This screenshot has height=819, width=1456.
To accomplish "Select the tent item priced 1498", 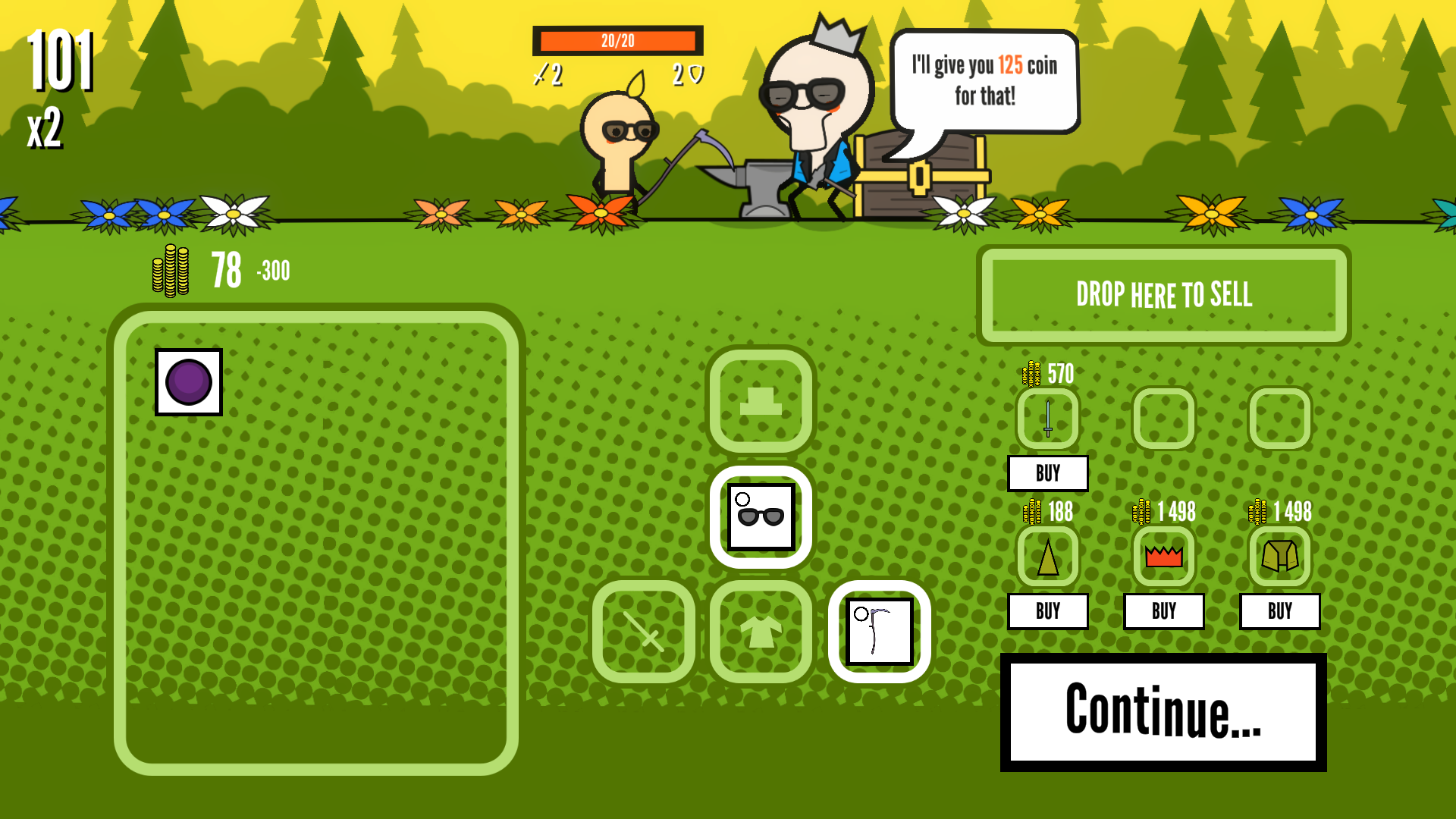I will [1280, 557].
